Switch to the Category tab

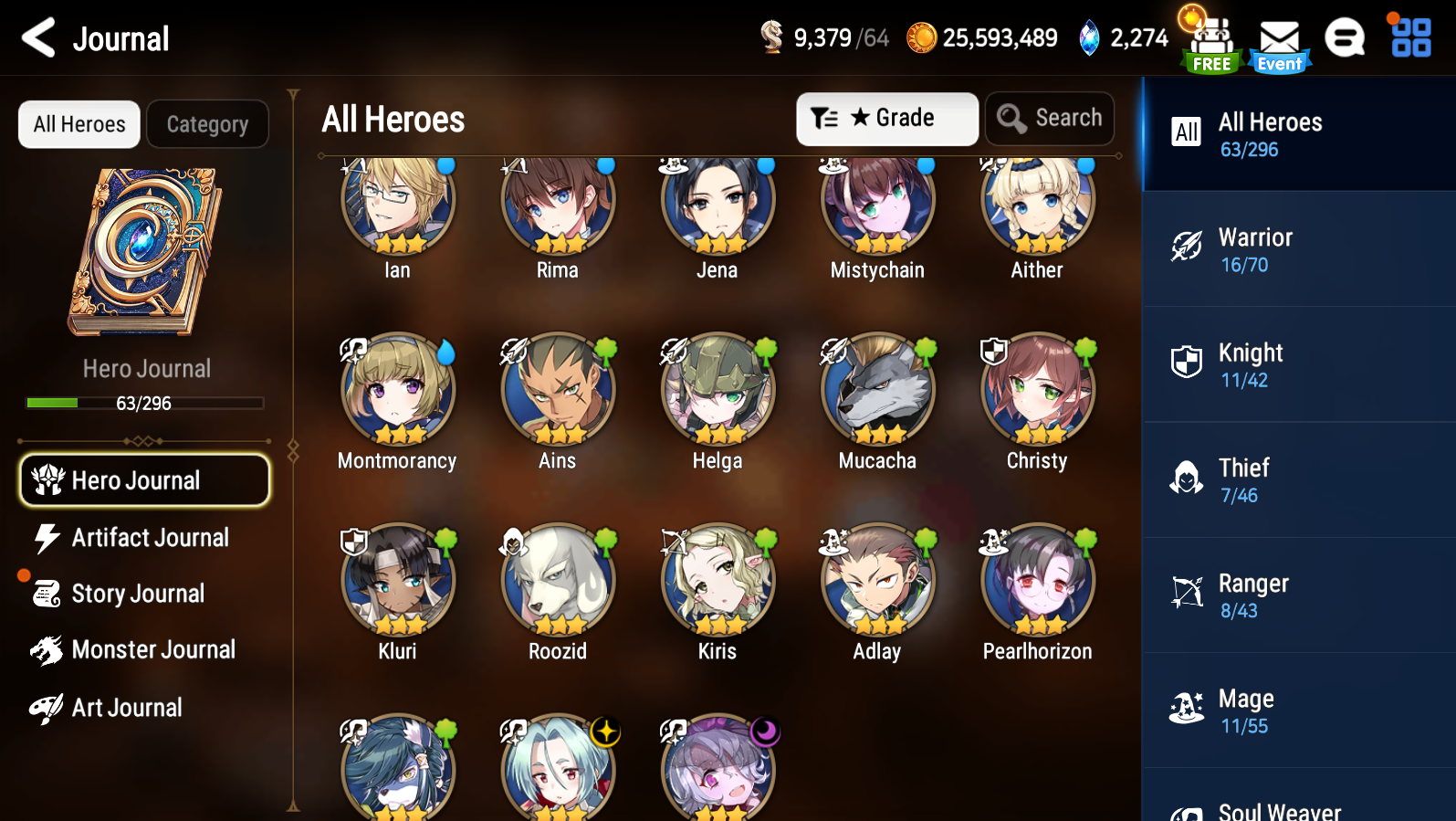click(x=207, y=123)
